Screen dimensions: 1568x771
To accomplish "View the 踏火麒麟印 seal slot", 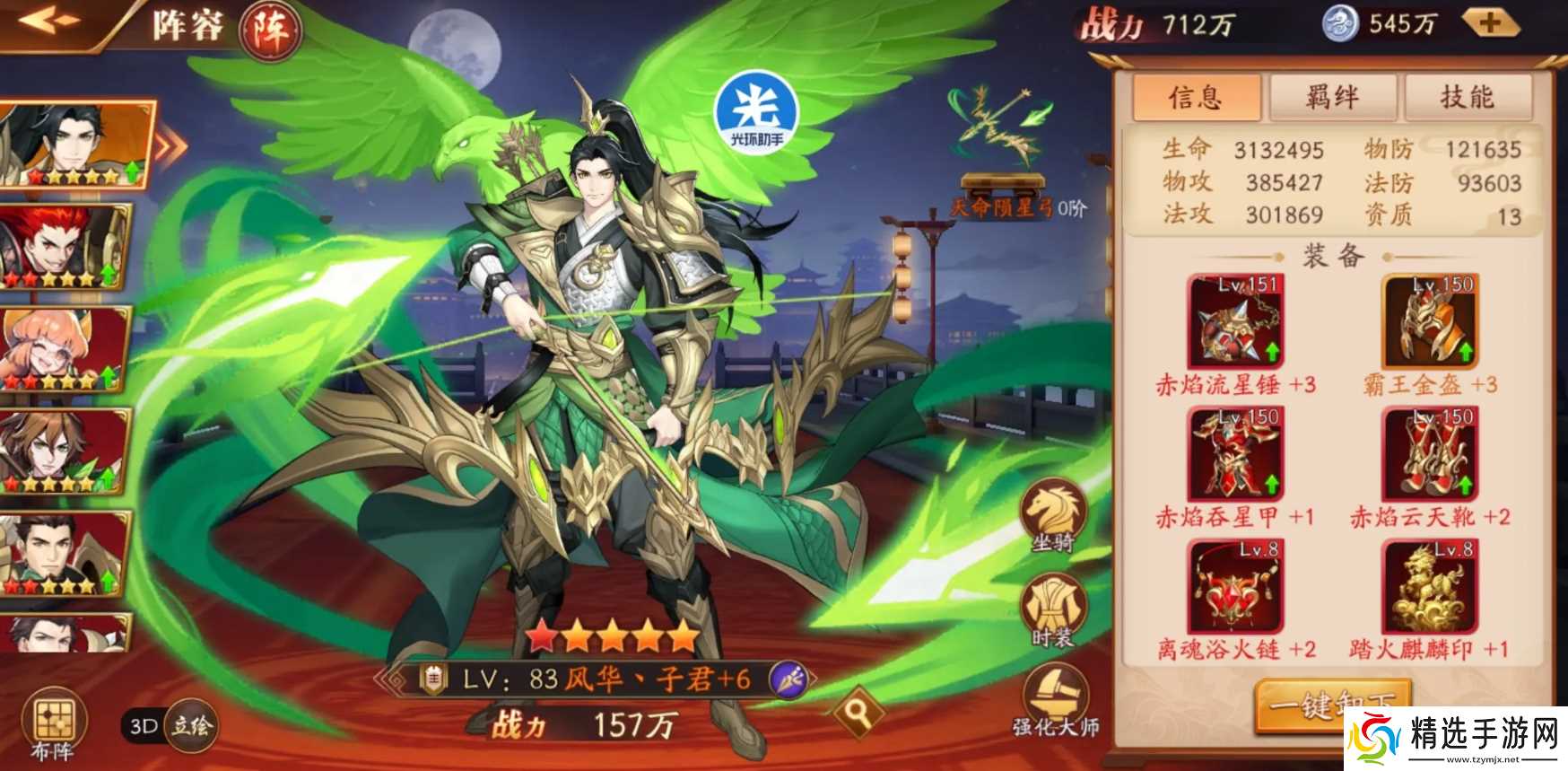I will (1430, 587).
